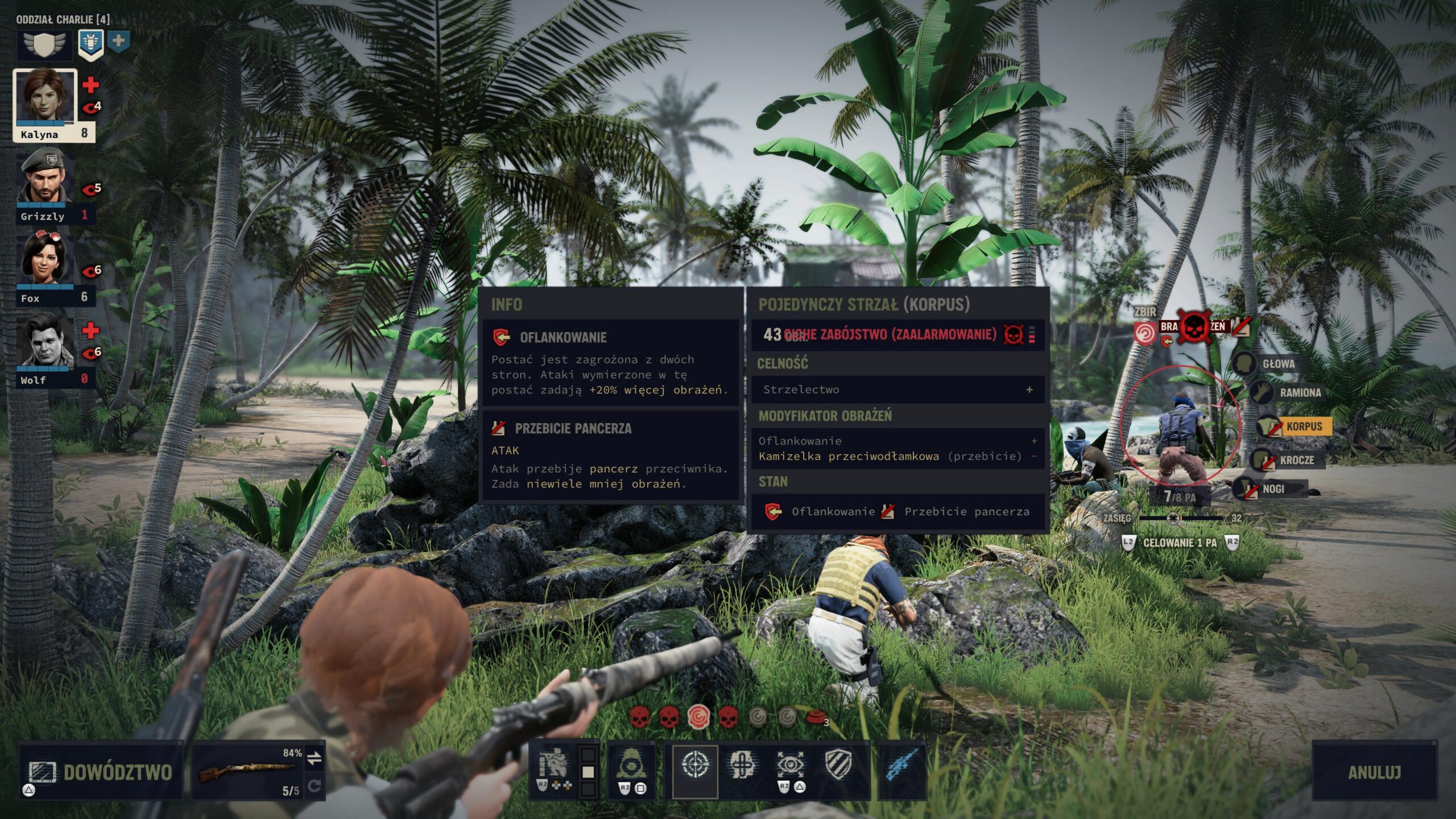Select the winged shield squad badge

pyautogui.click(x=44, y=44)
